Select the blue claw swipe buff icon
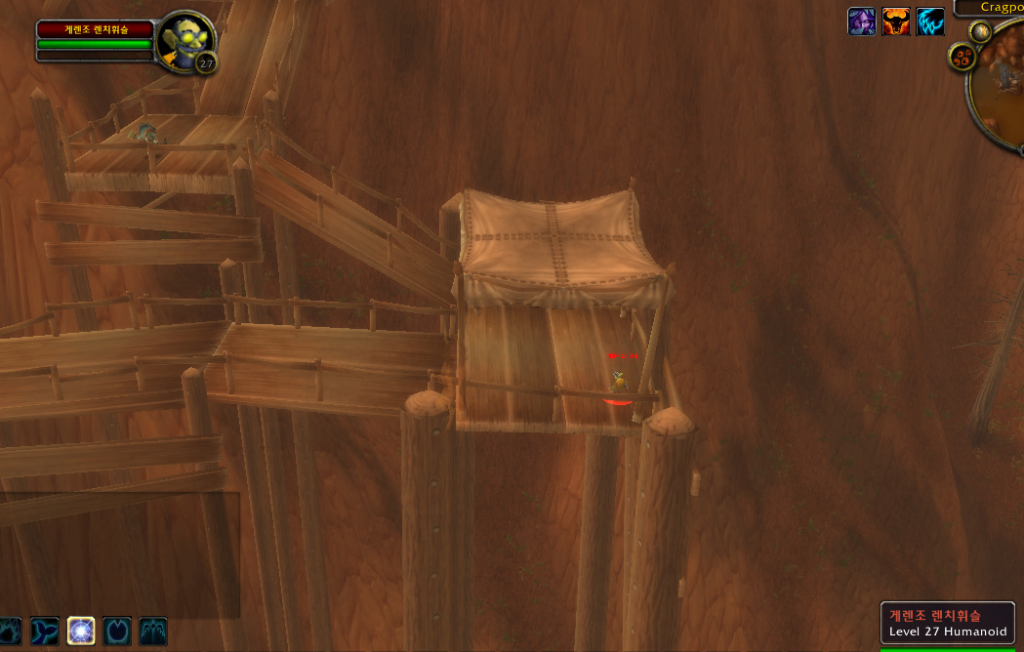1024x652 pixels. tap(930, 21)
